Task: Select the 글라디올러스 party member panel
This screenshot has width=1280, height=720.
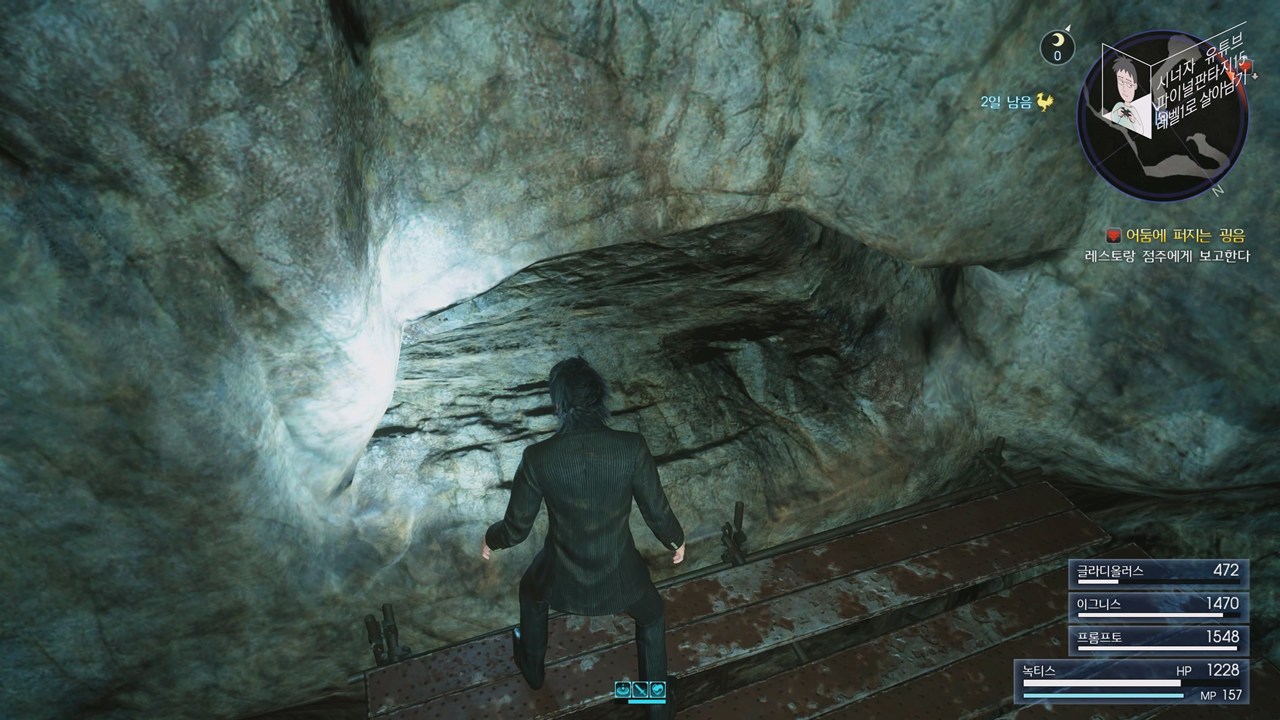Action: pos(1158,572)
